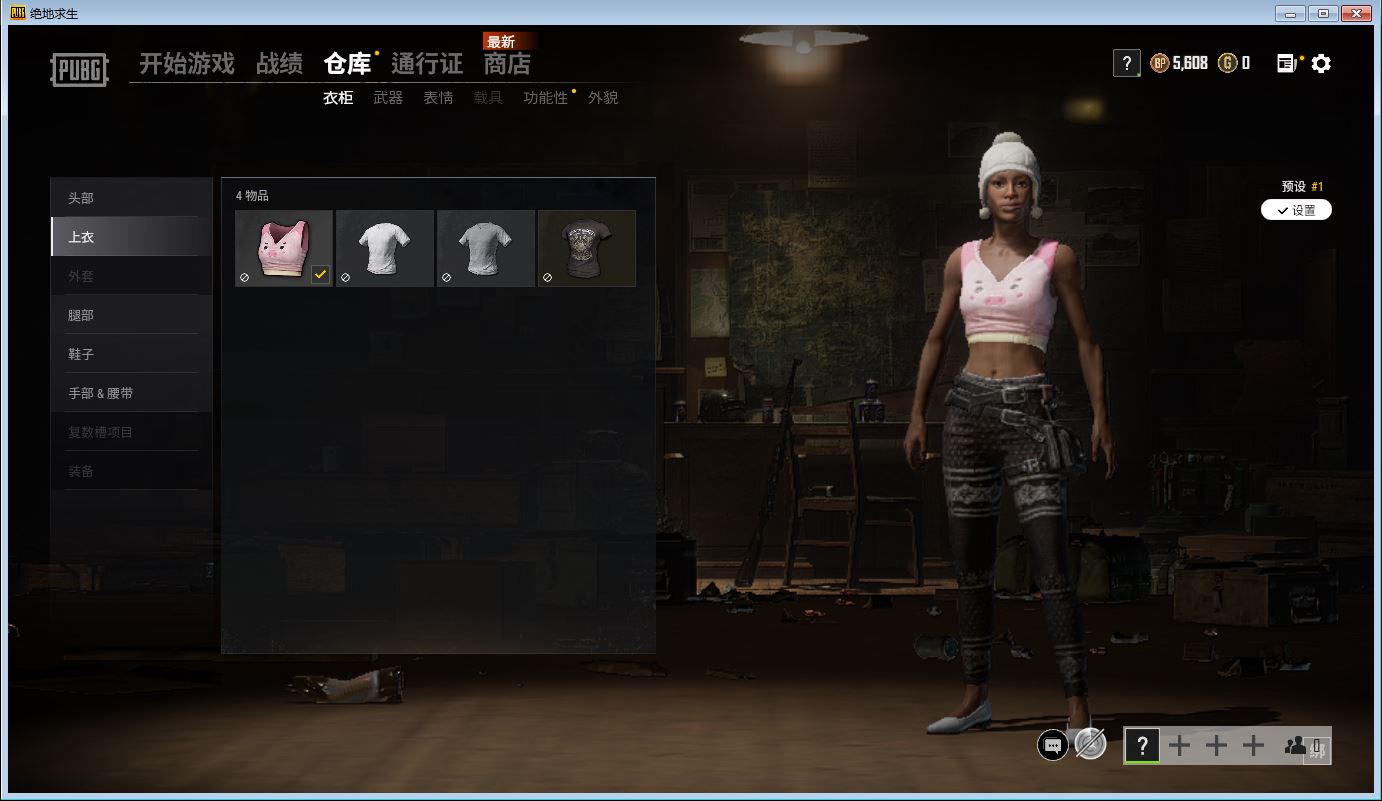Select the 武器 weapons sub-tab
1382x801 pixels.
pyautogui.click(x=388, y=98)
